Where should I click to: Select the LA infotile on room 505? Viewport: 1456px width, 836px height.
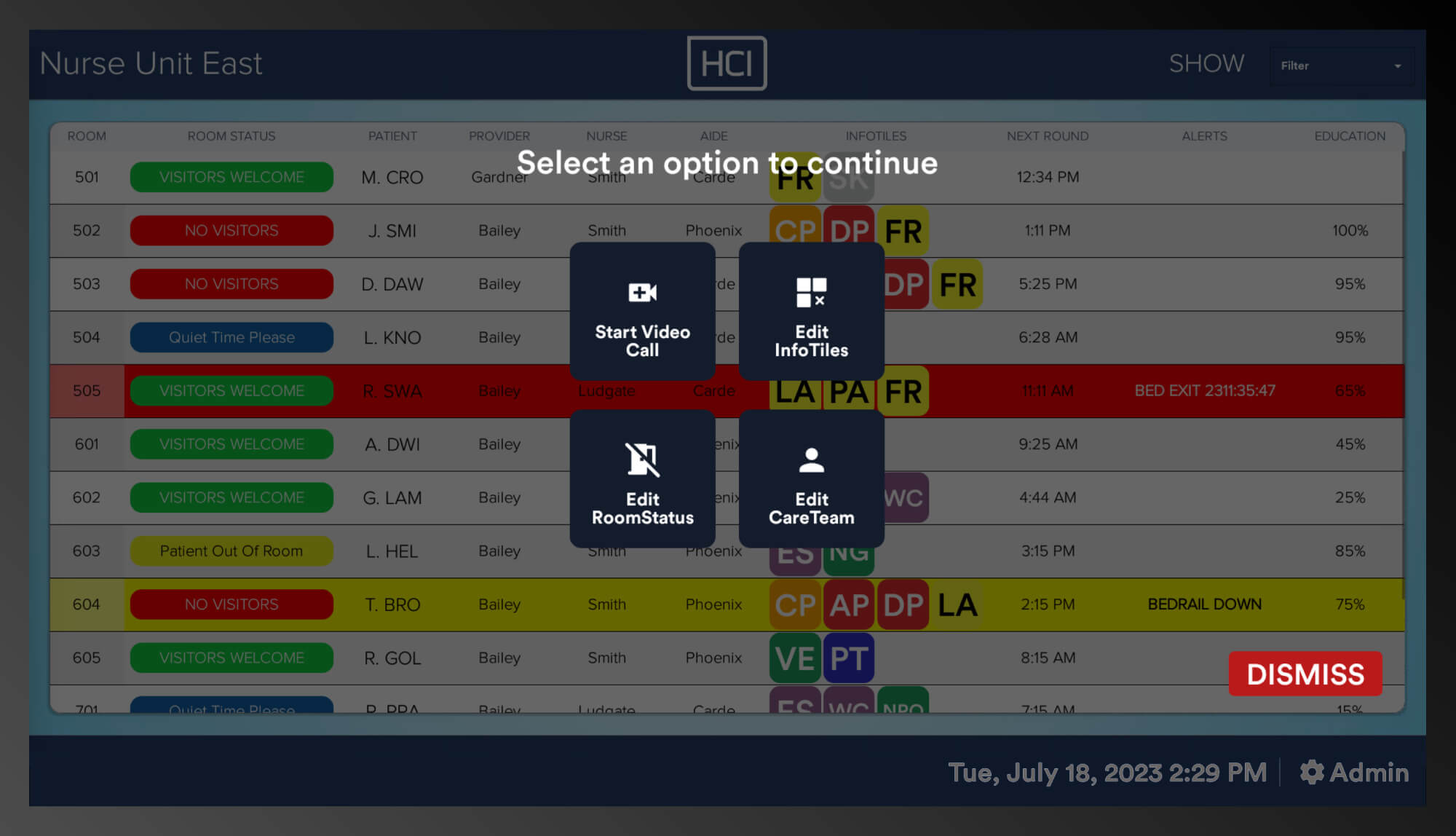794,391
